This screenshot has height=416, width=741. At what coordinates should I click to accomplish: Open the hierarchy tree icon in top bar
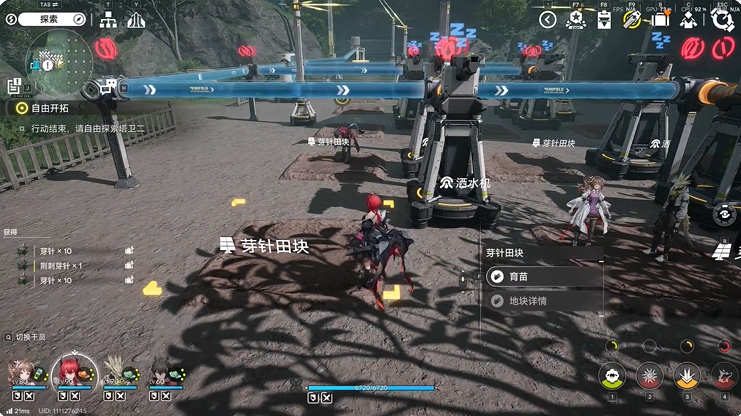click(x=108, y=19)
